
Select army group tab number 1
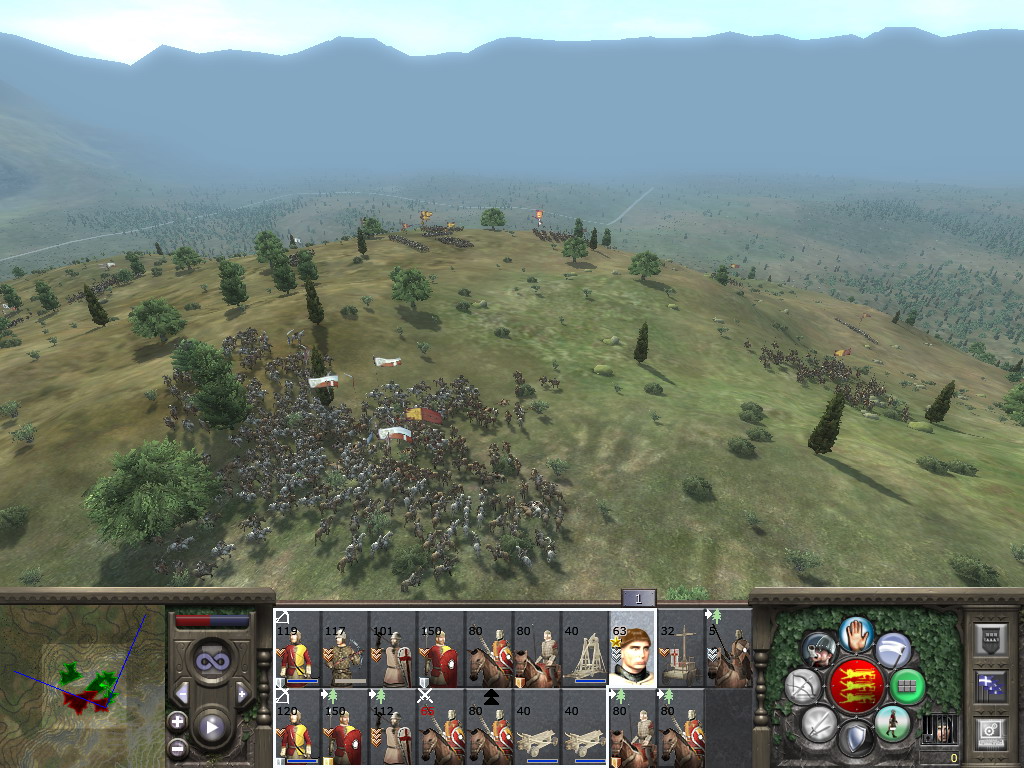(638, 598)
